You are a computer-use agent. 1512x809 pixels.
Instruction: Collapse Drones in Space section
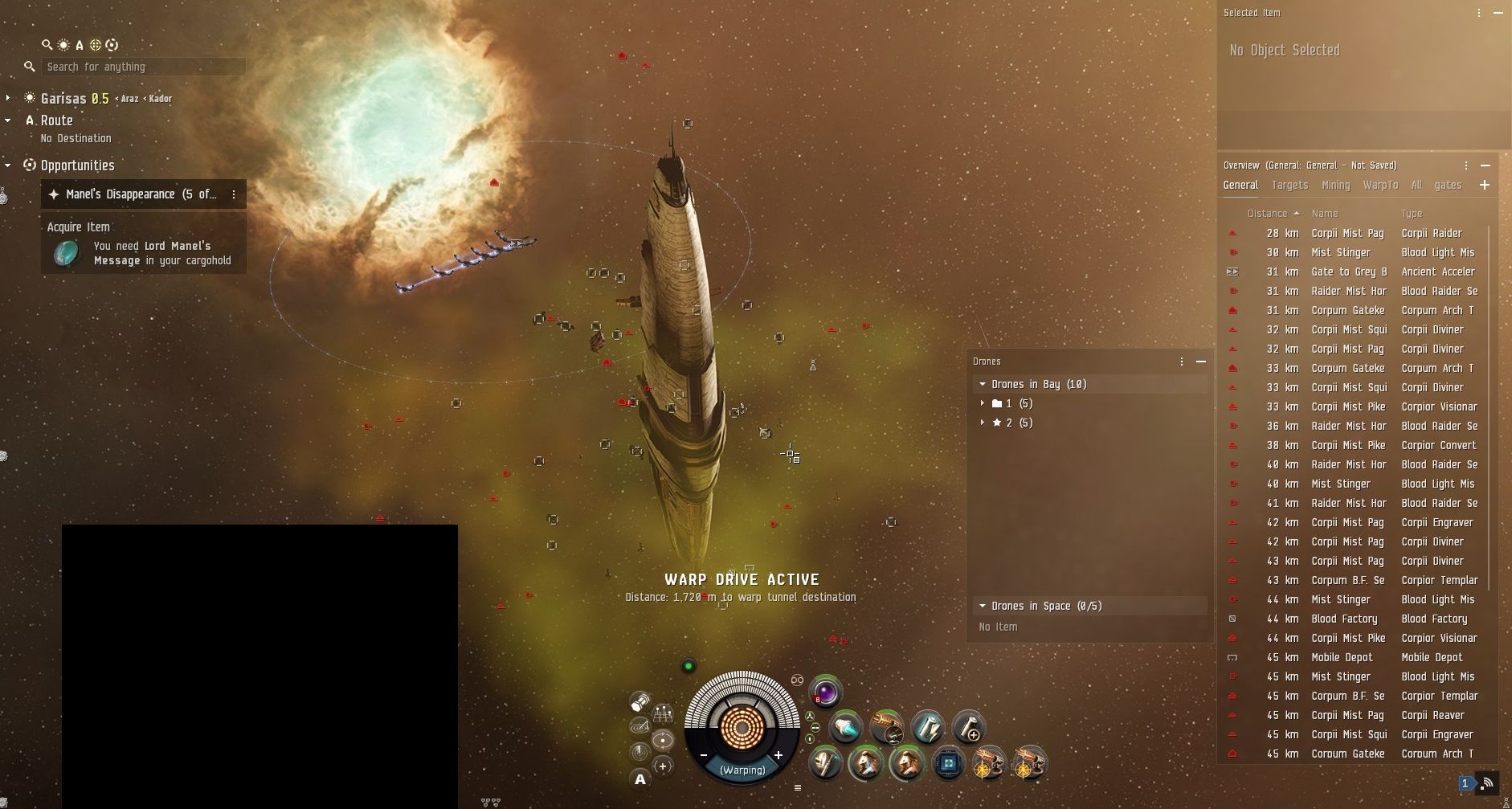coord(983,606)
